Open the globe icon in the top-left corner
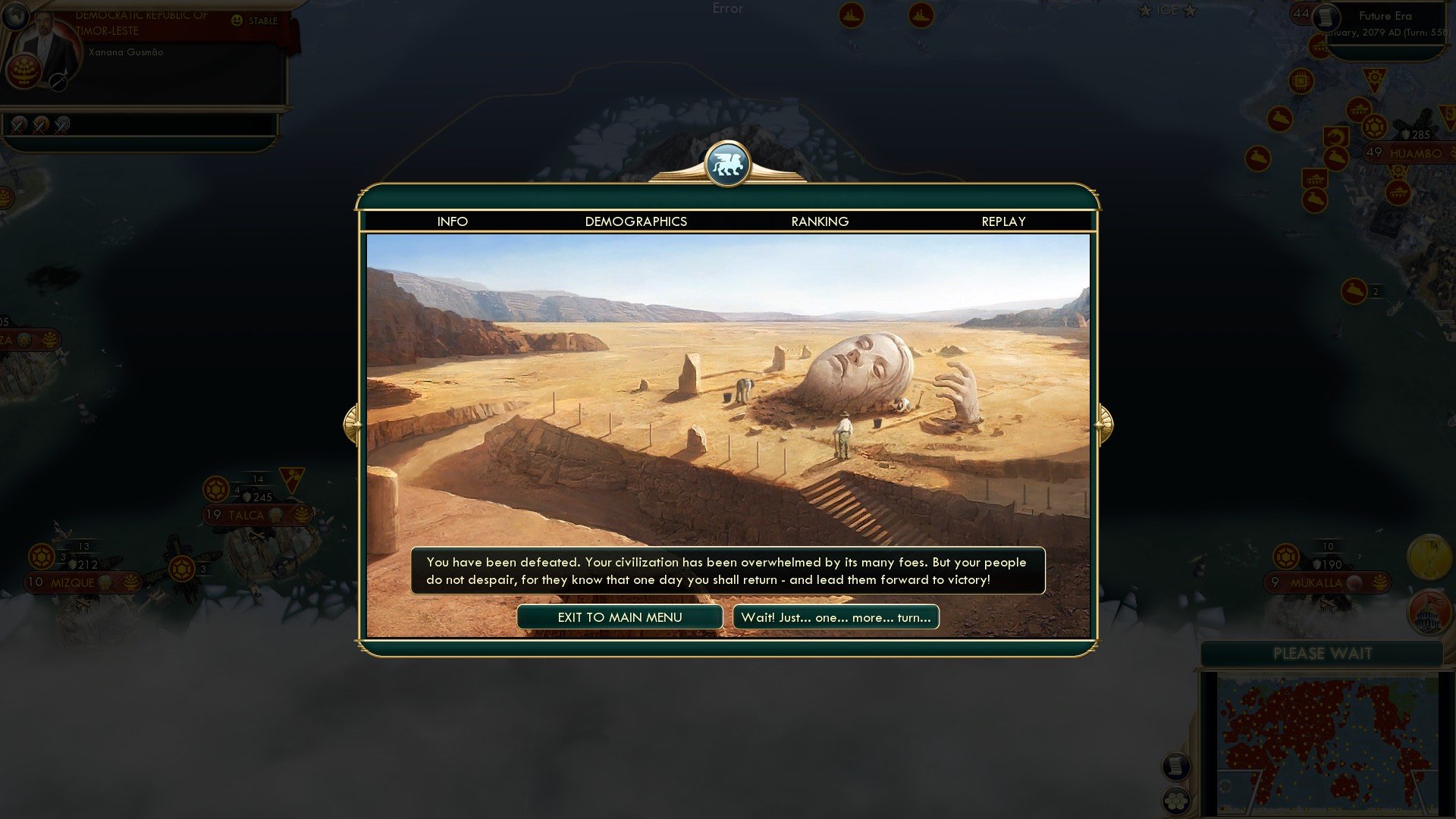 point(15,14)
